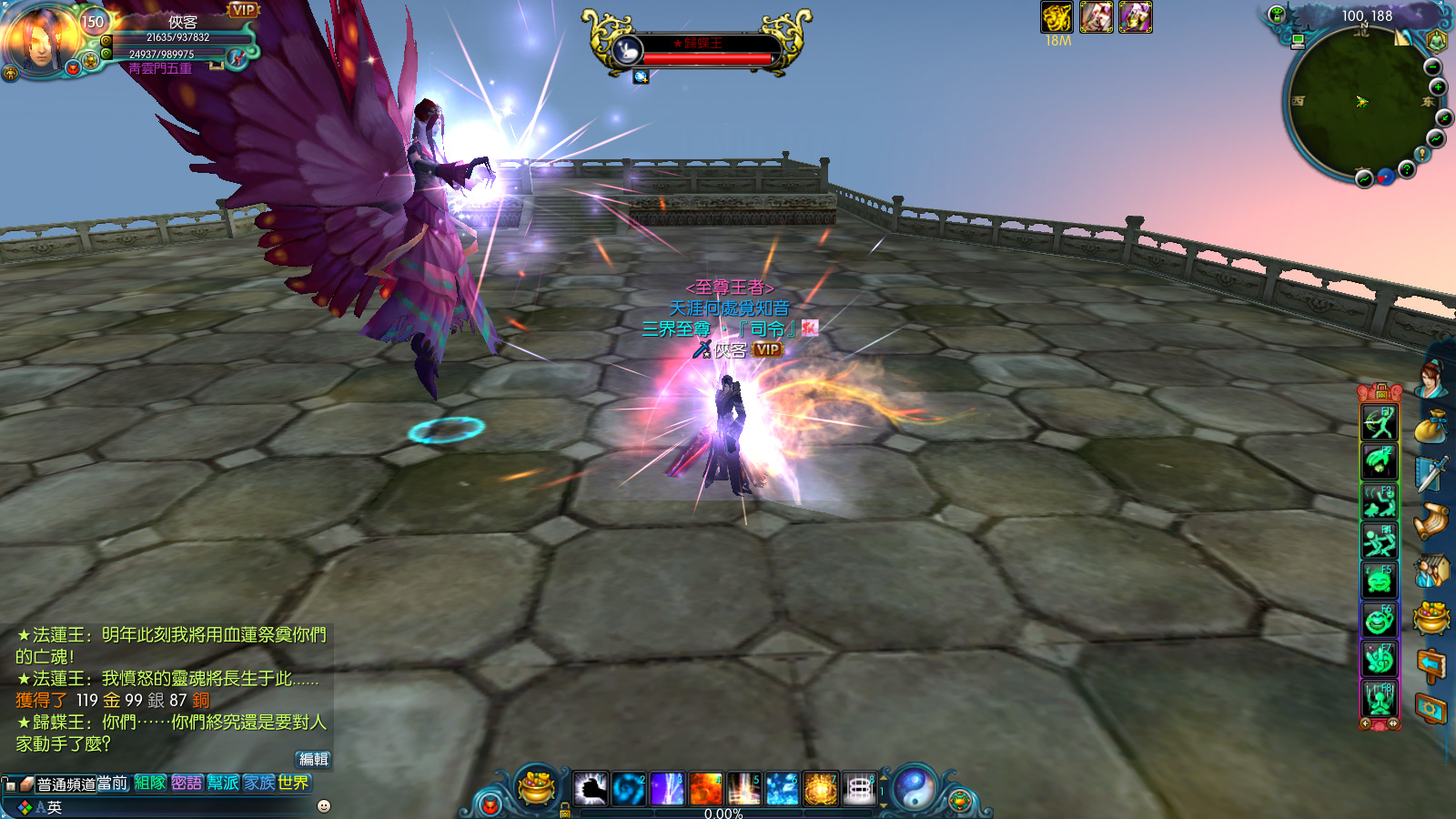The image size is (1456, 819).
Task: Open the character portrait menu on the right
Action: (x=1431, y=379)
